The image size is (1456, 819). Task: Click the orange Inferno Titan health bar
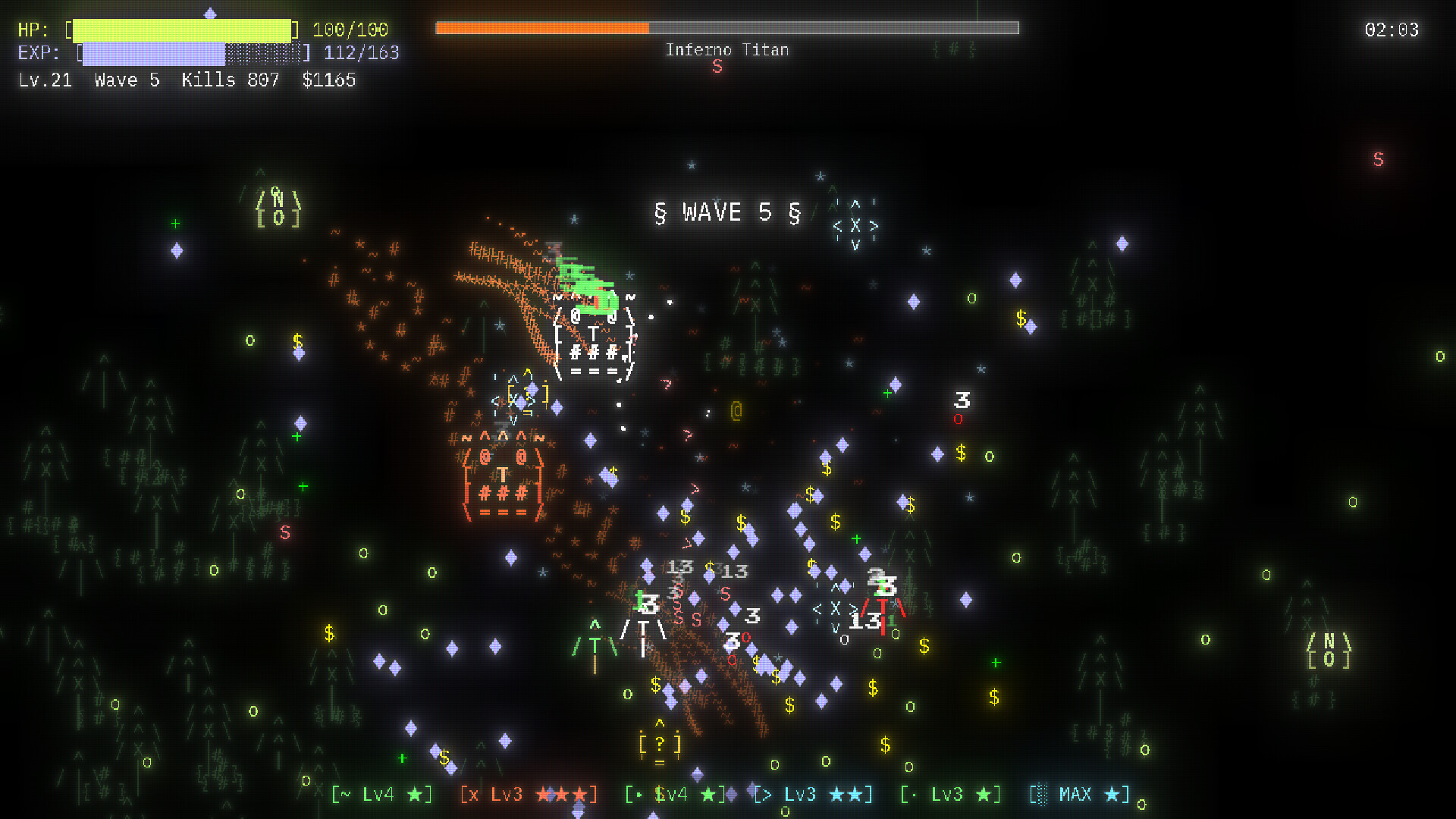pyautogui.click(x=541, y=27)
